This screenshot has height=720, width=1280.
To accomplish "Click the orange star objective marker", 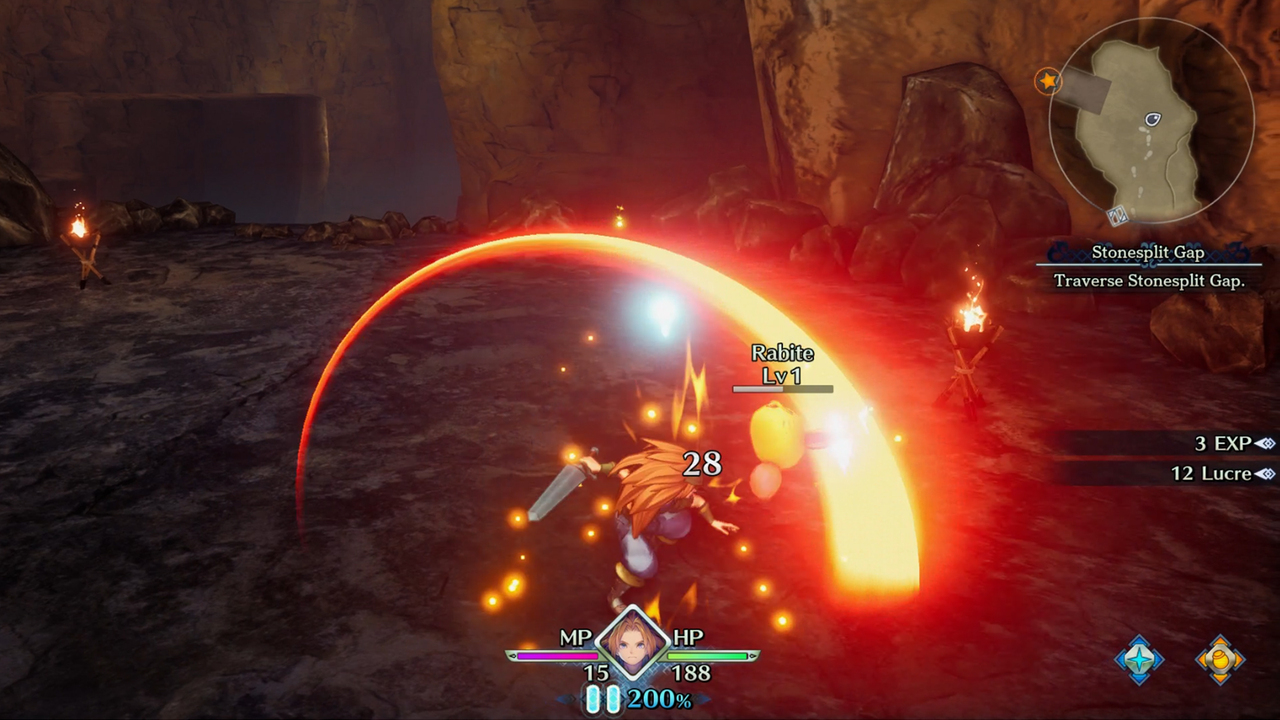I will 1047,80.
